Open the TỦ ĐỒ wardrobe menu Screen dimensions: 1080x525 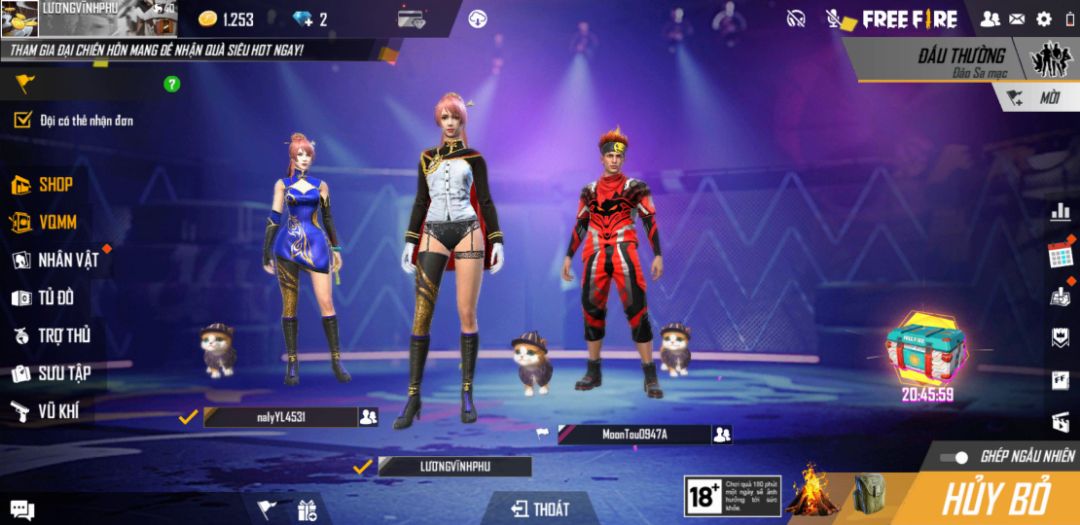tap(45, 298)
